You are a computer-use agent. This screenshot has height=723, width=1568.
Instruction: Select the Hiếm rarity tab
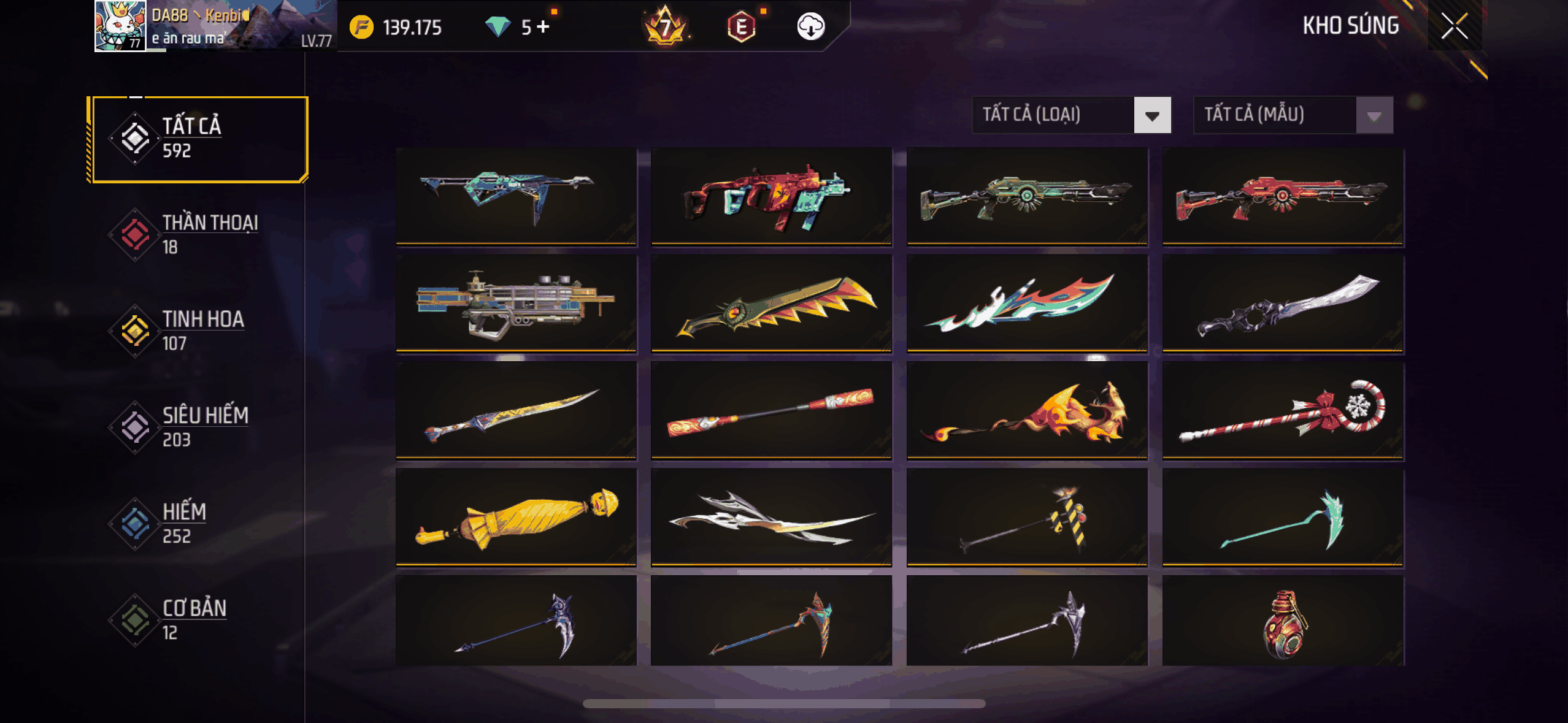198,524
